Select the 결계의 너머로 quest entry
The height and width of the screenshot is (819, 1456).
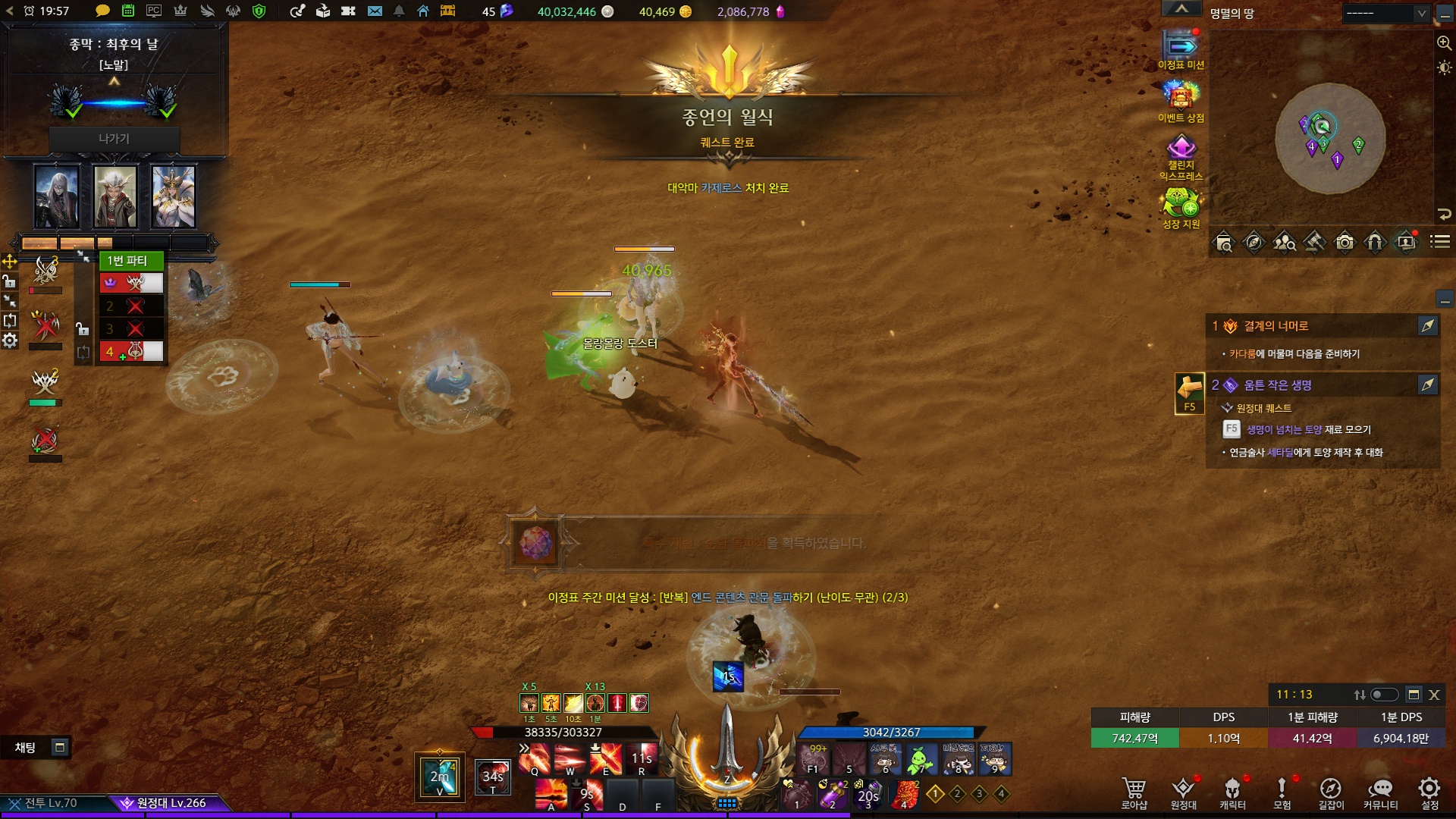point(1276,326)
